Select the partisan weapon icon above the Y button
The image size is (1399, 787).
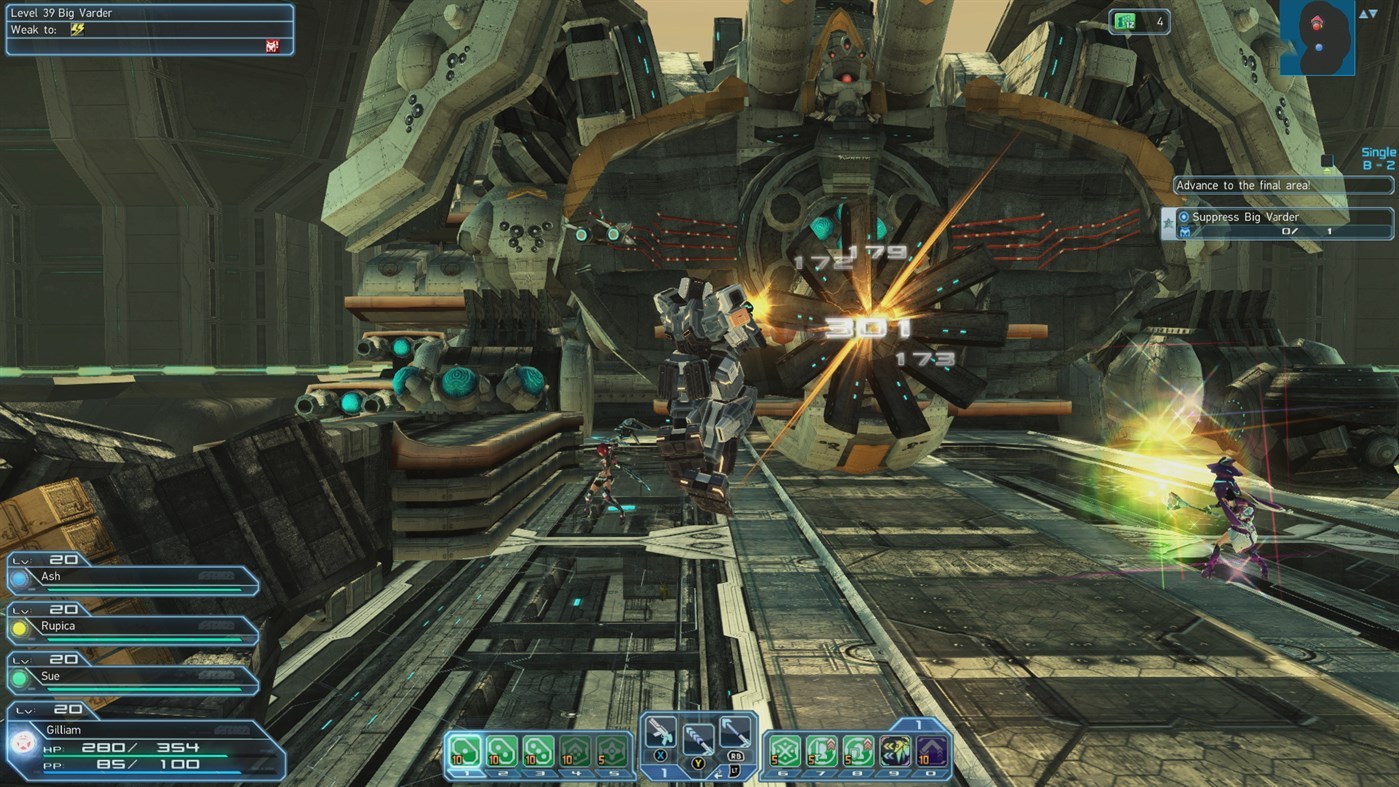tap(700, 740)
